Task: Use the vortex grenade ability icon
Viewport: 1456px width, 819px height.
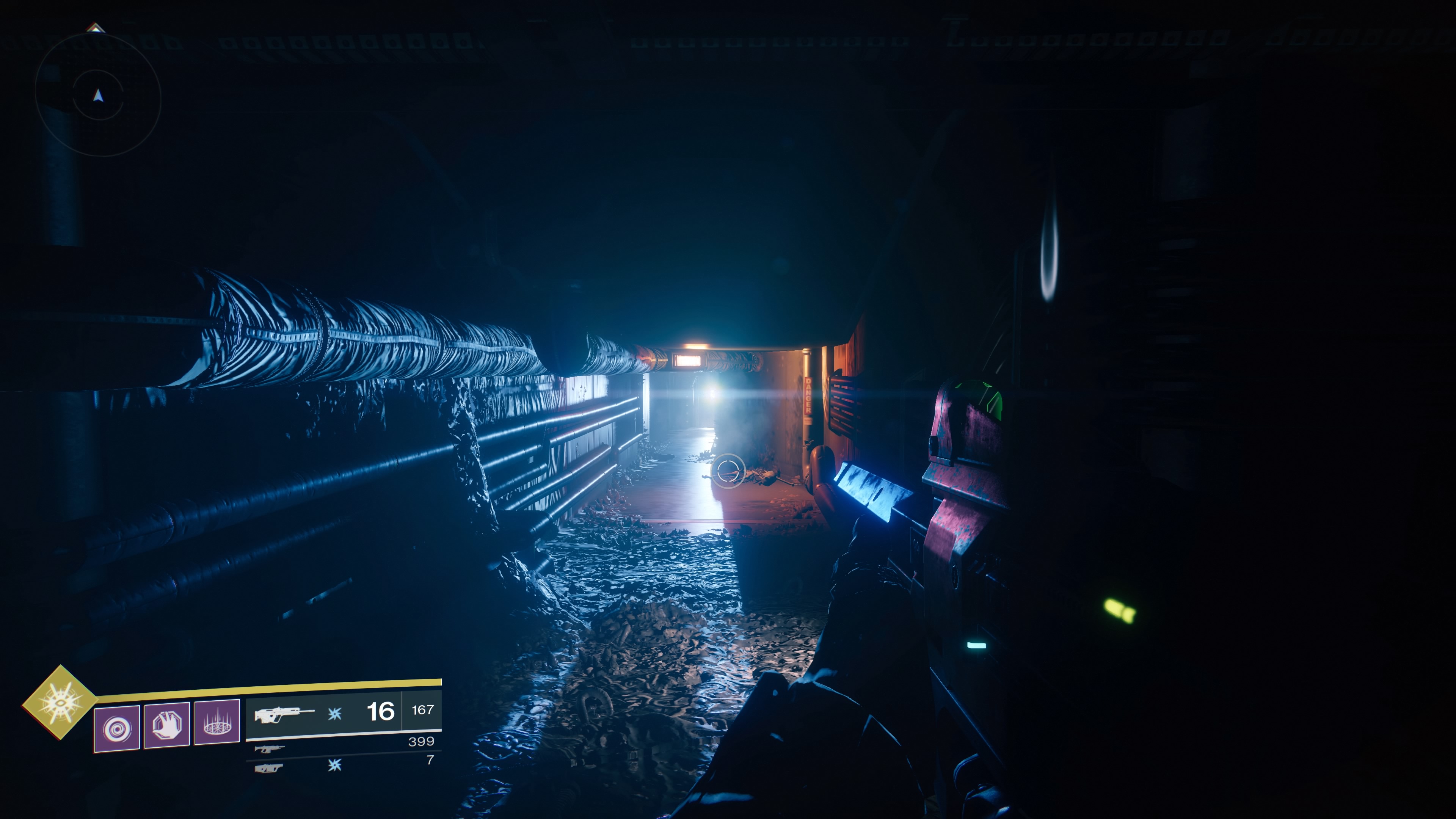Action: (x=117, y=728)
